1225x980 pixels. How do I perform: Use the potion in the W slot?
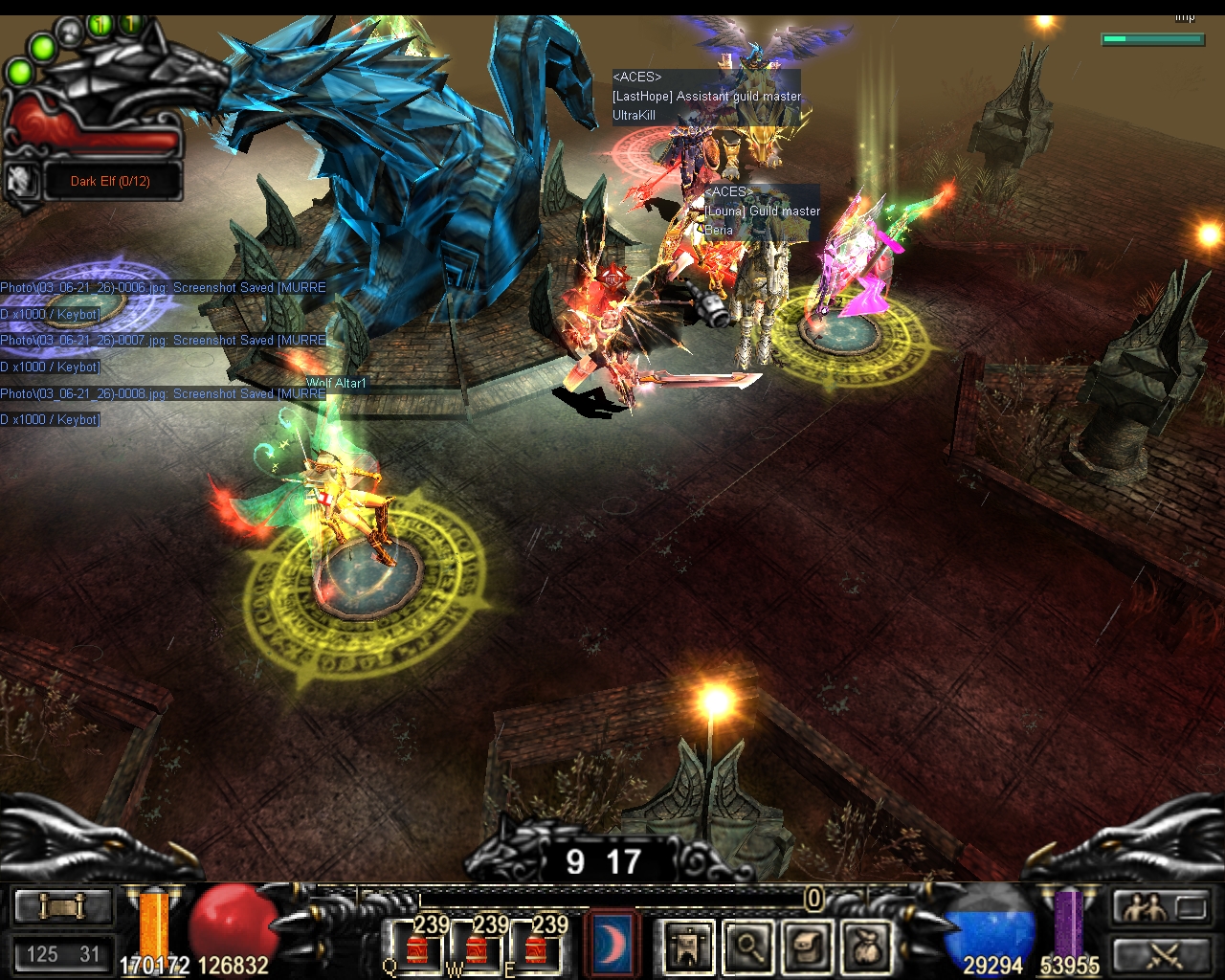477,946
